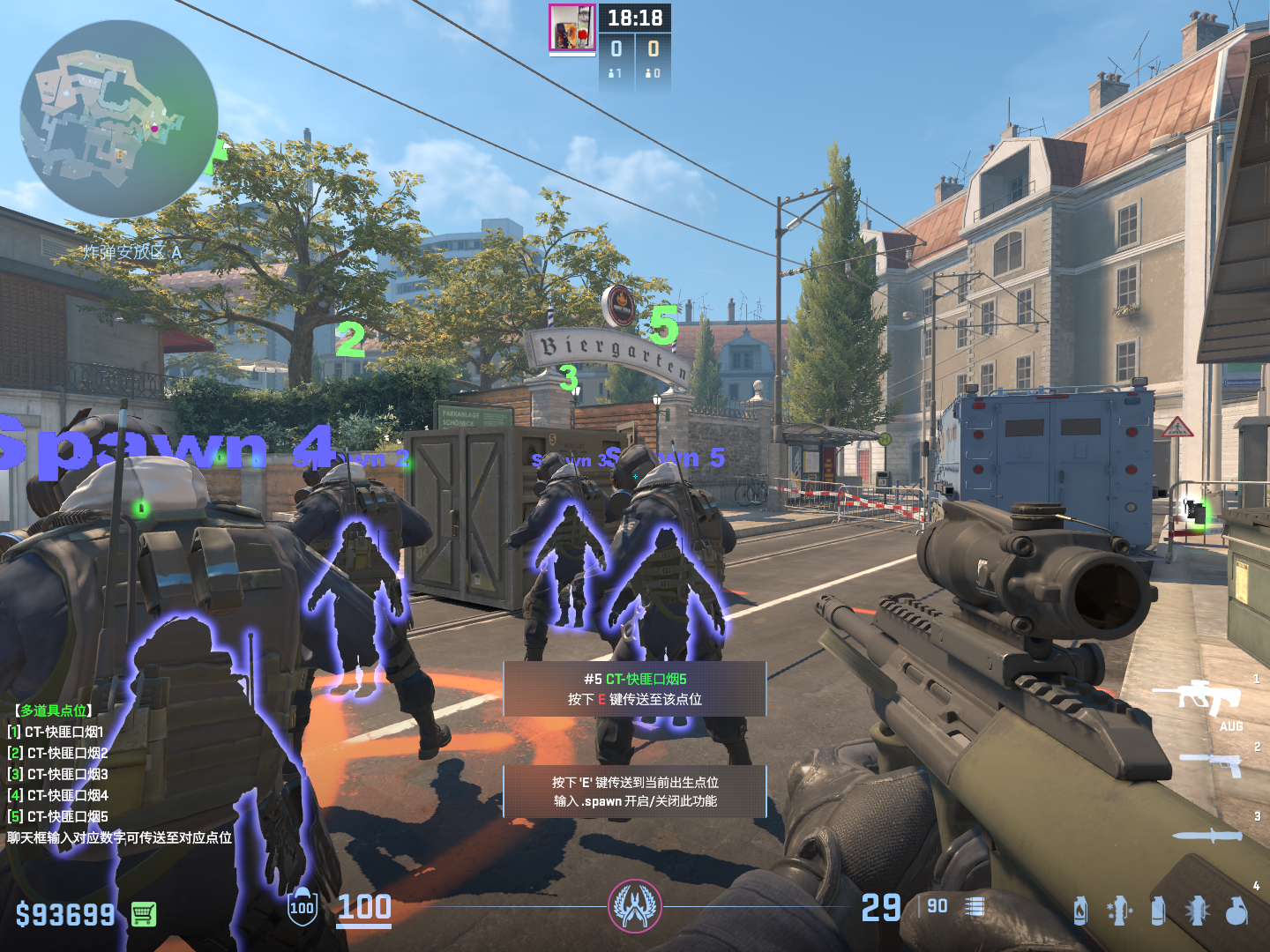
Task: Click the pink team emblem badge
Action: (x=634, y=906)
